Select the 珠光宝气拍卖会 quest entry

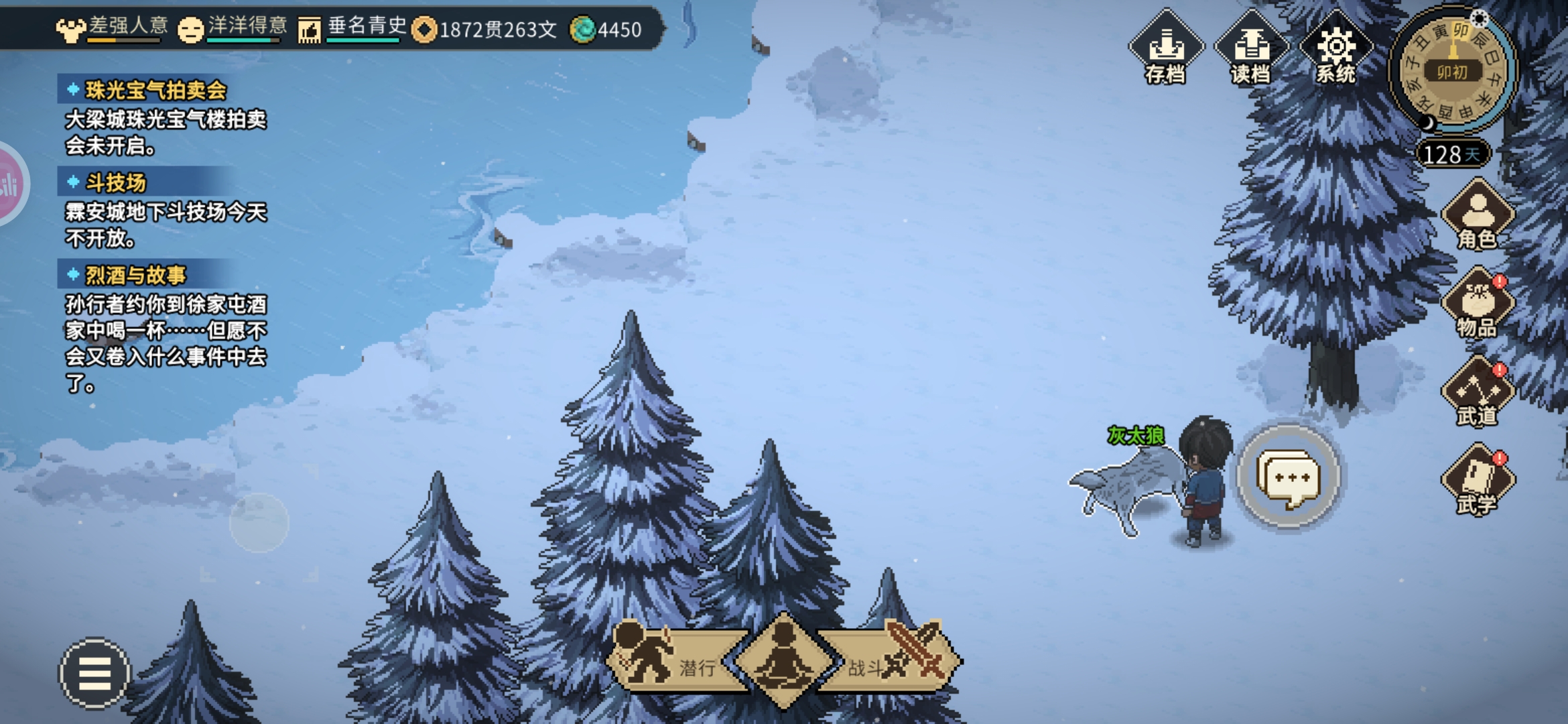155,90
